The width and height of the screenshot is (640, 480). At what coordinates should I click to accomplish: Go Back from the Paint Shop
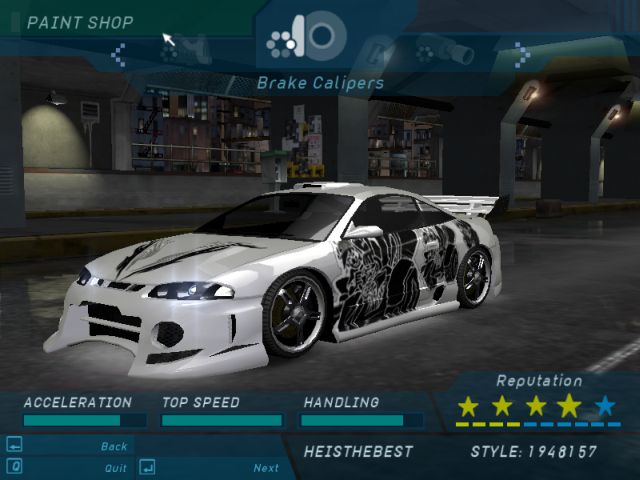113,446
